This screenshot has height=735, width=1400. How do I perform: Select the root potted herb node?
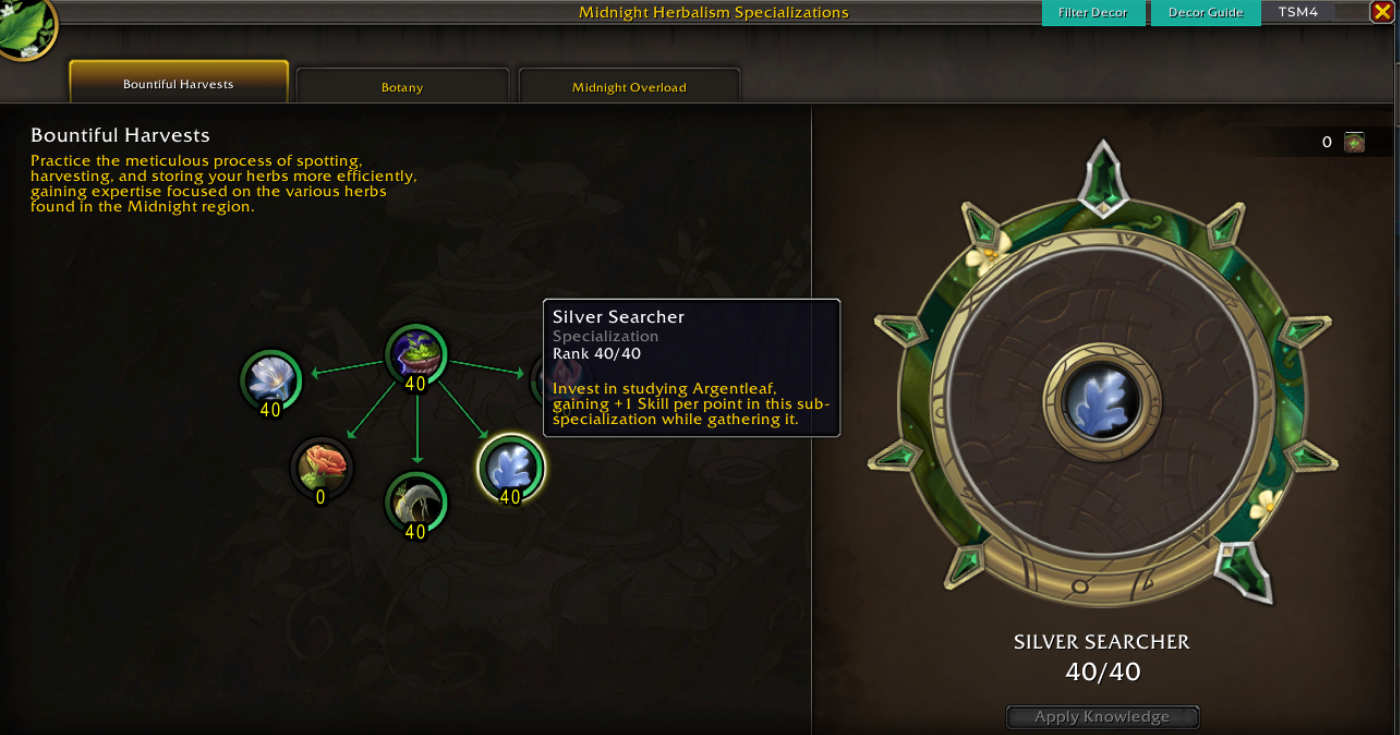click(416, 353)
